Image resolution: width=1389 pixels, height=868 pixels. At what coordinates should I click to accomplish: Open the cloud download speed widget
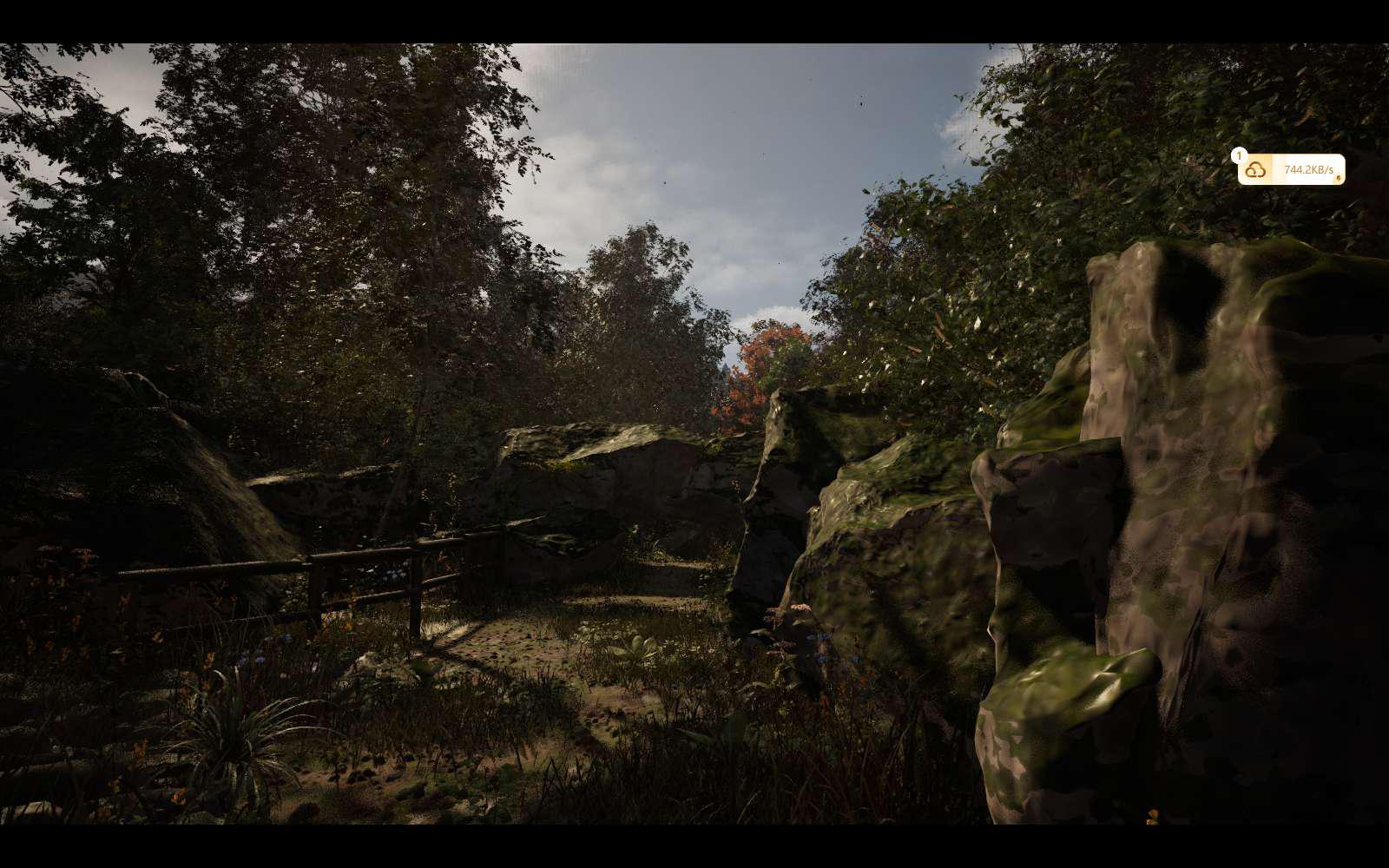pos(1291,170)
